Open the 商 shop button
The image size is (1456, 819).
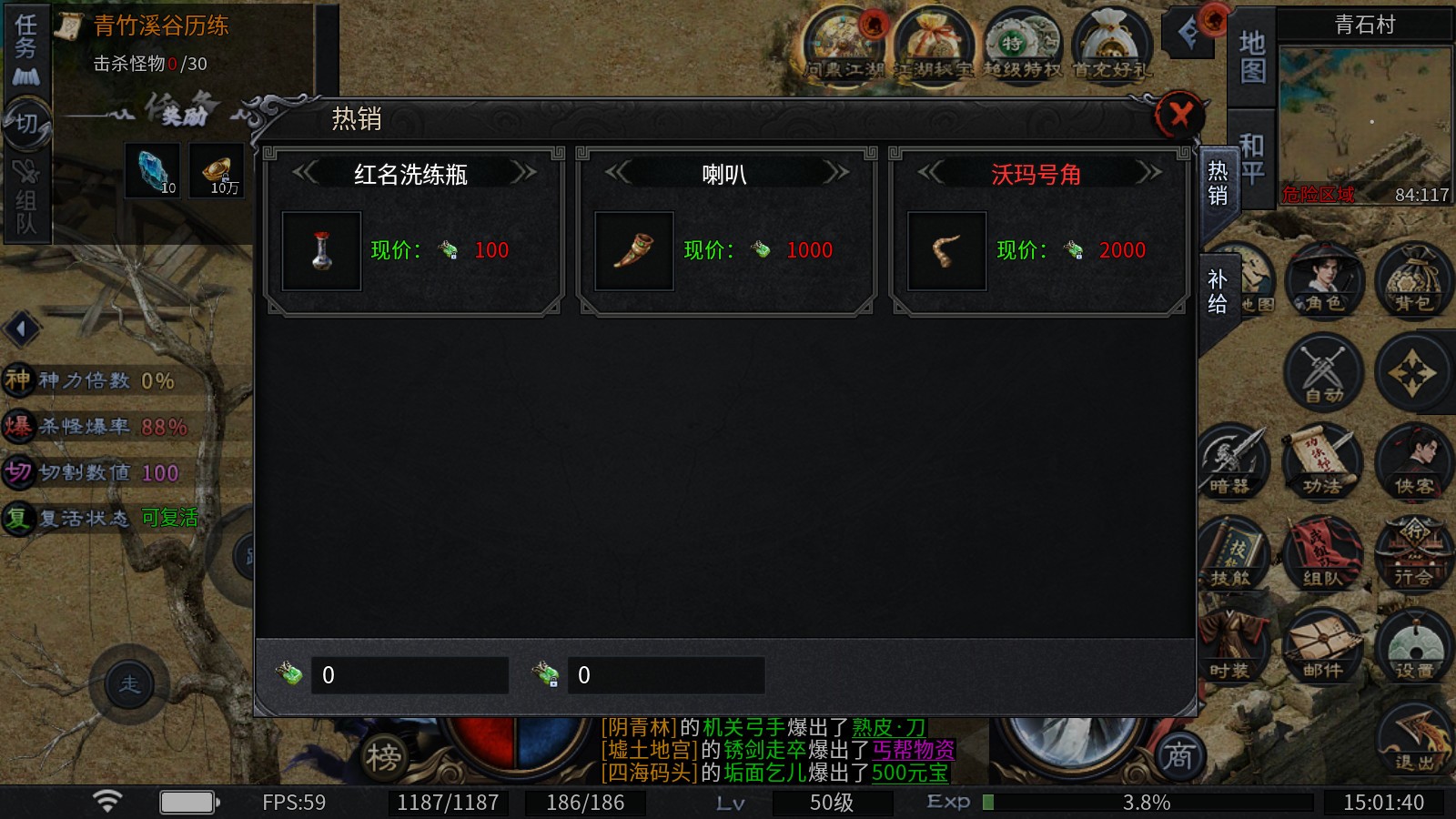[x=1179, y=755]
